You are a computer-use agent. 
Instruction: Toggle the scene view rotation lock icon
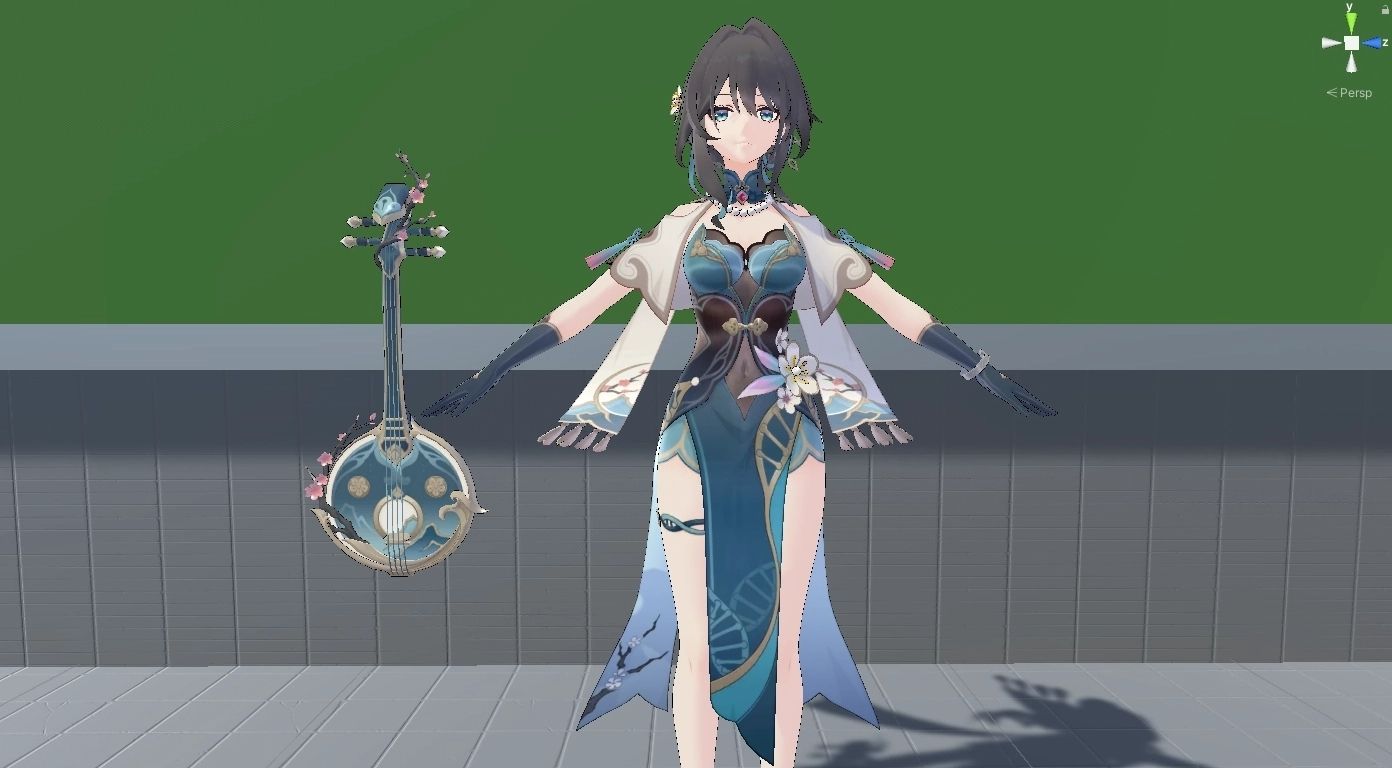click(x=1384, y=9)
